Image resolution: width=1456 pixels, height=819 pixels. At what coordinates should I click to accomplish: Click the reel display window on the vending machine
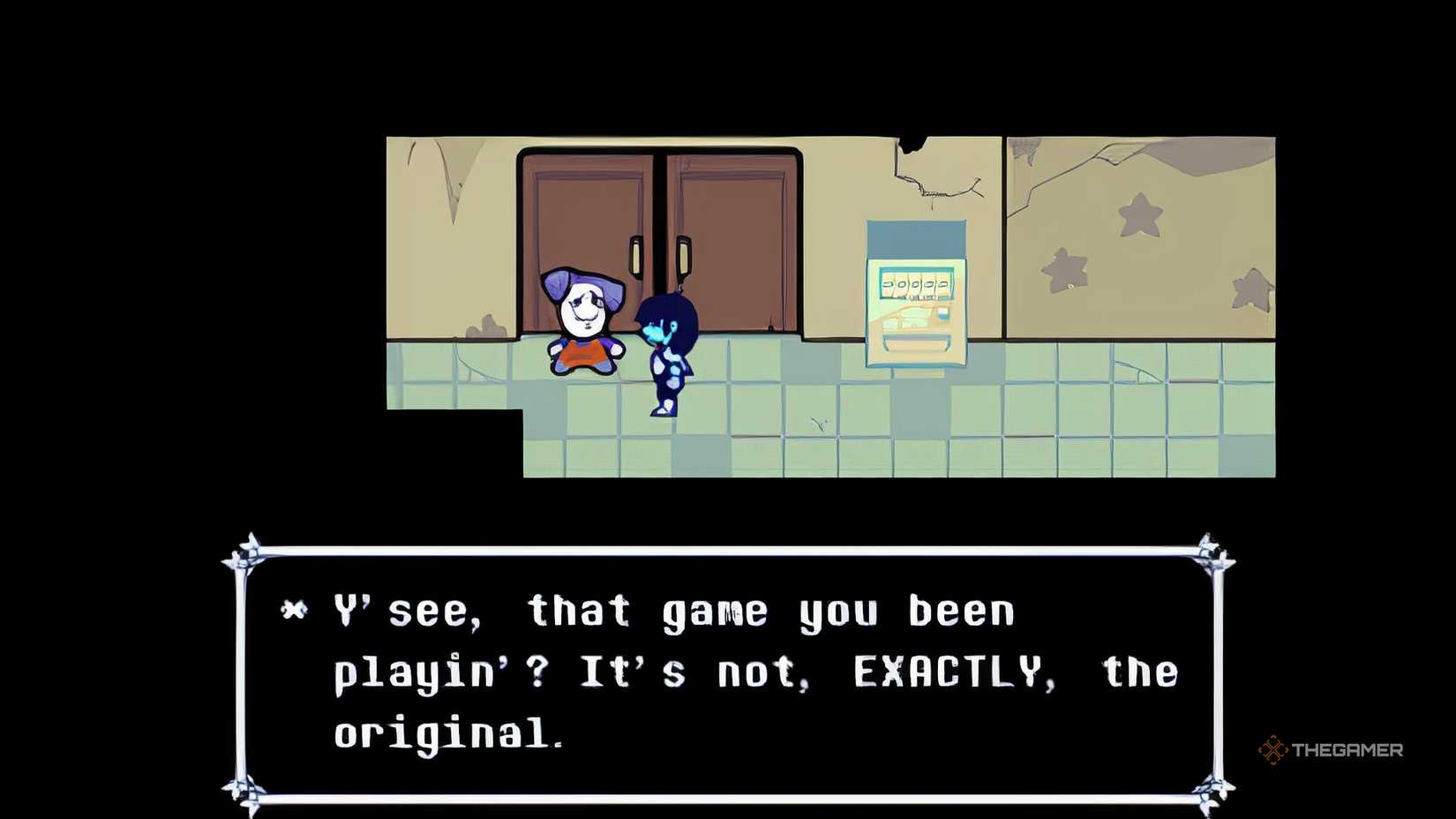coord(918,284)
